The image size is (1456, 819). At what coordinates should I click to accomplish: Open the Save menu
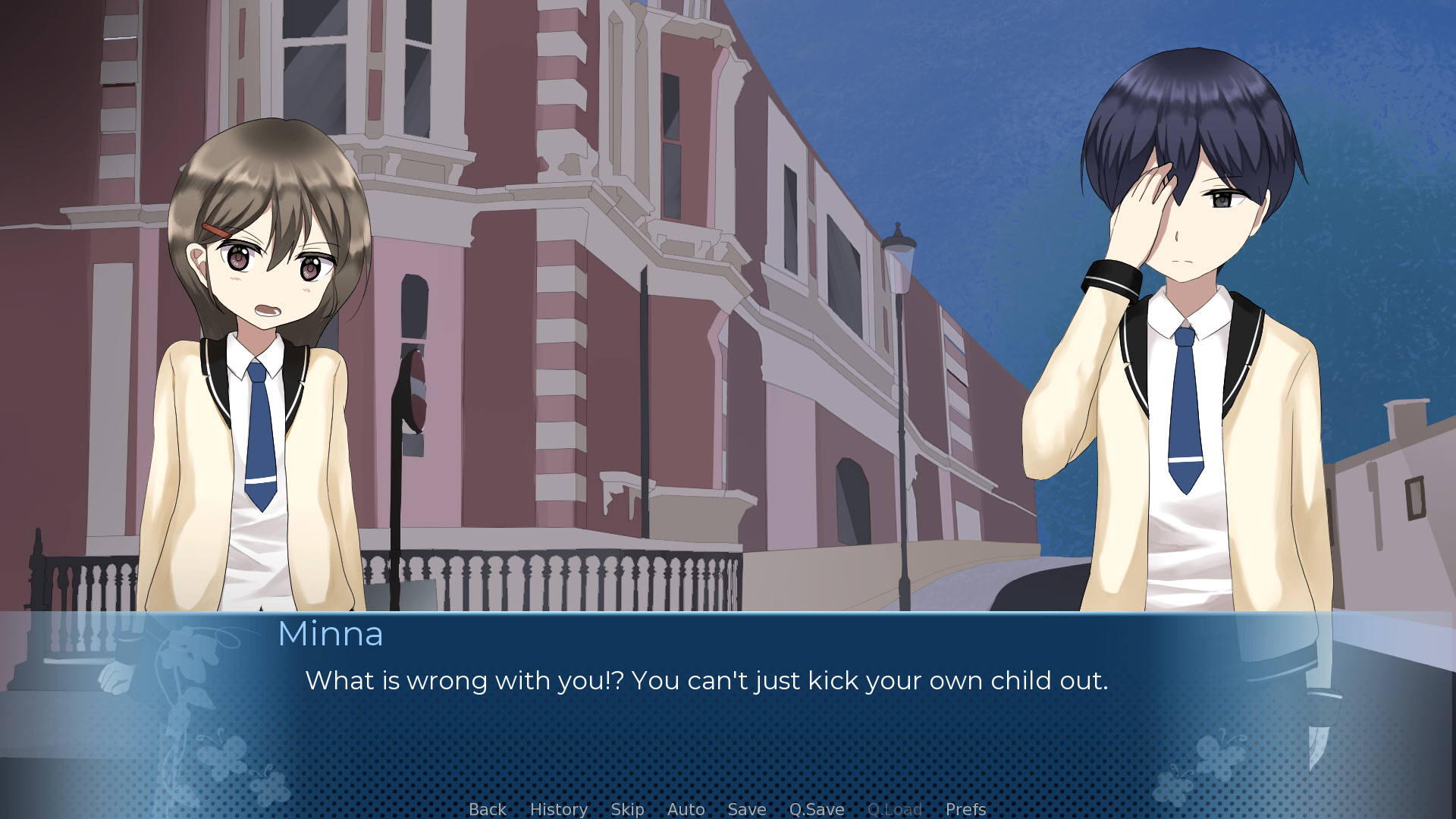click(x=746, y=809)
